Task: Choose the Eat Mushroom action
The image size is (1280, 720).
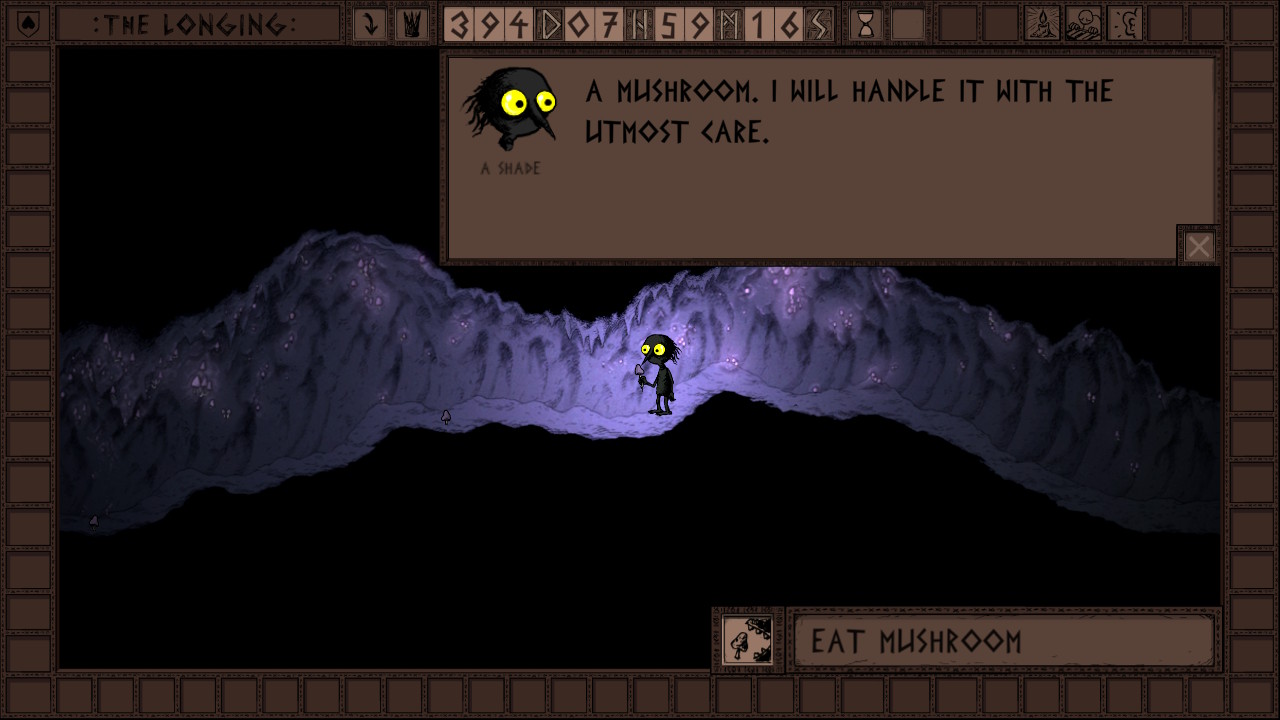Action: 1003,641
